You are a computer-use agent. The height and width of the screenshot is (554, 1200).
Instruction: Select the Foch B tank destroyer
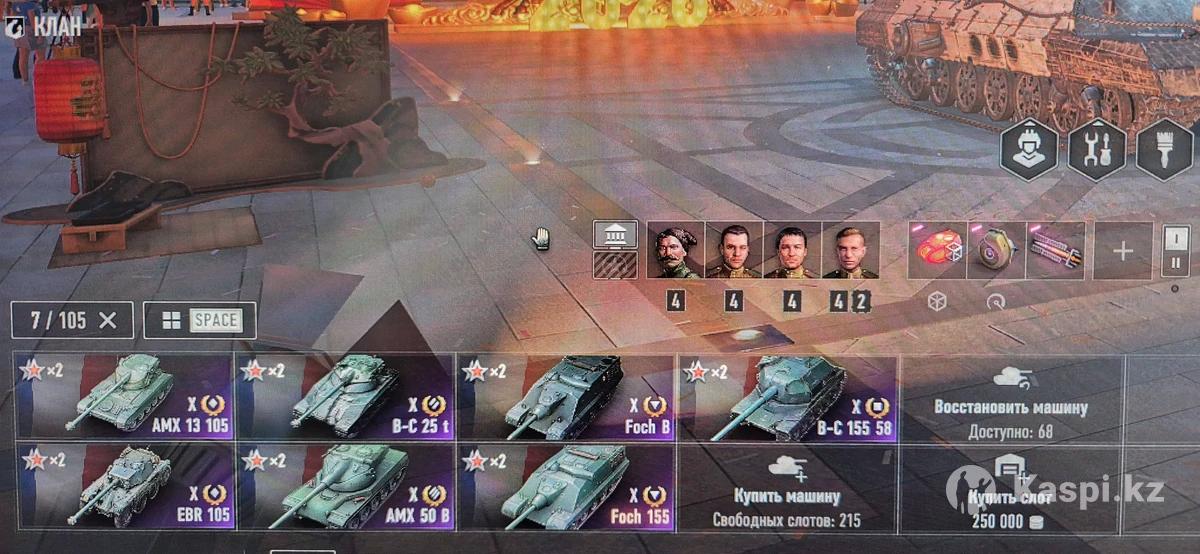click(x=566, y=396)
